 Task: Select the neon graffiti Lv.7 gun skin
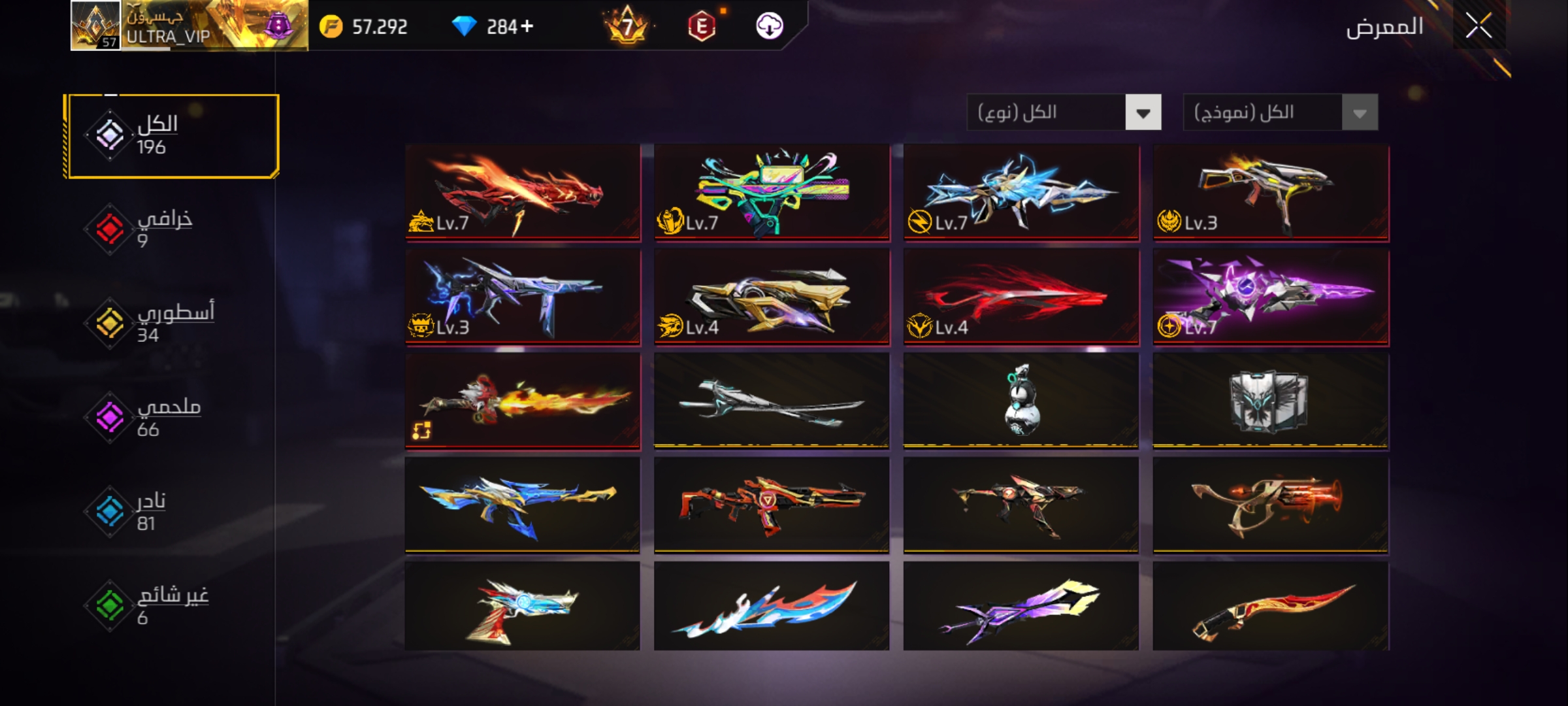pyautogui.click(x=772, y=192)
